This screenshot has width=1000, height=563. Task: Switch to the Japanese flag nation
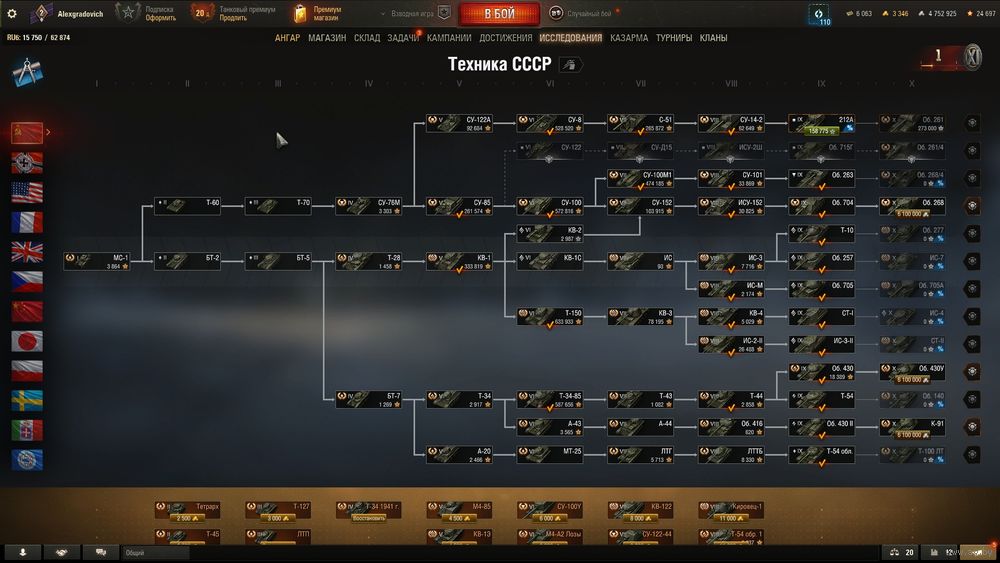27,341
